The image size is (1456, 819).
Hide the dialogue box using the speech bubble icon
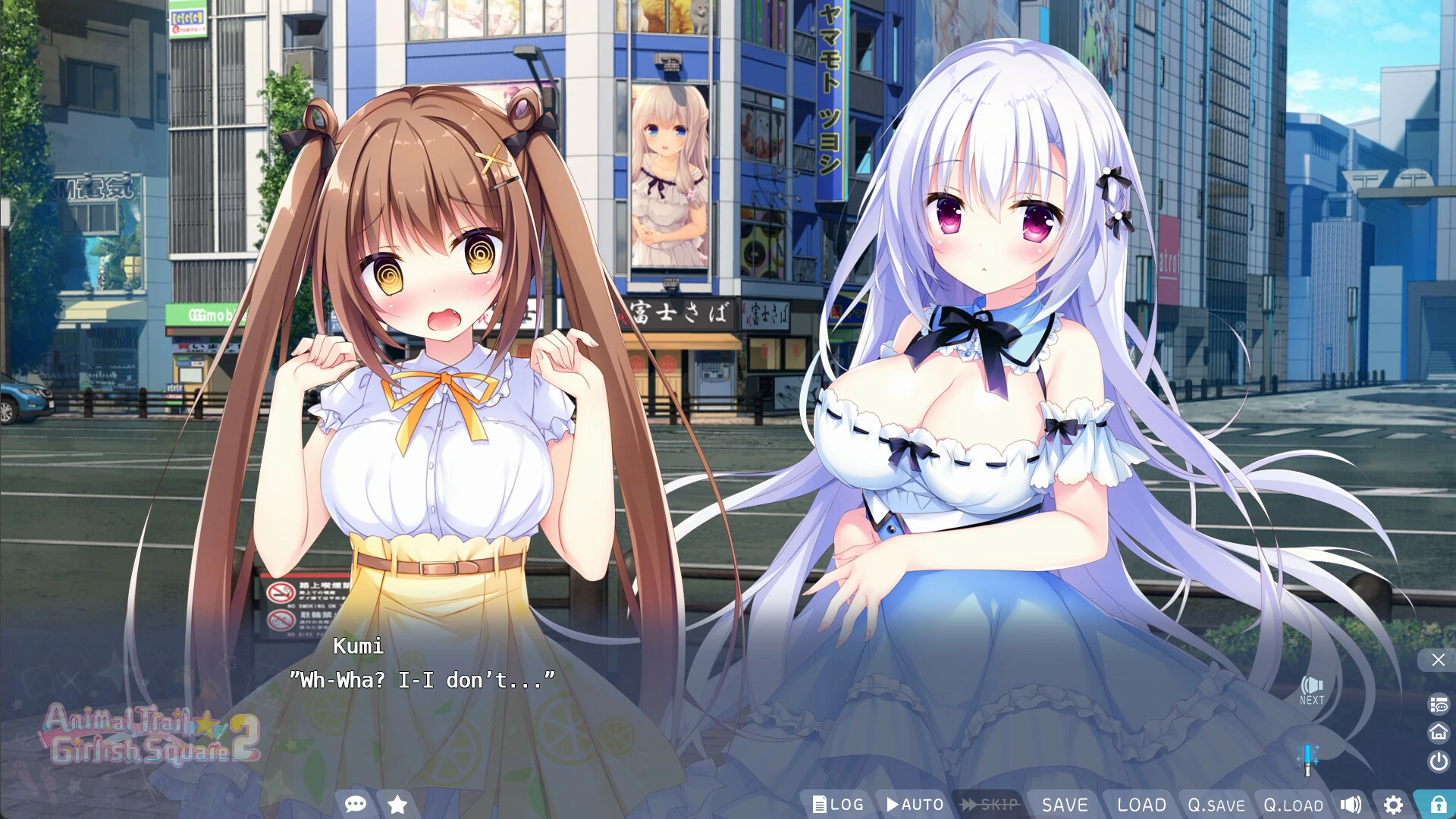tap(356, 805)
